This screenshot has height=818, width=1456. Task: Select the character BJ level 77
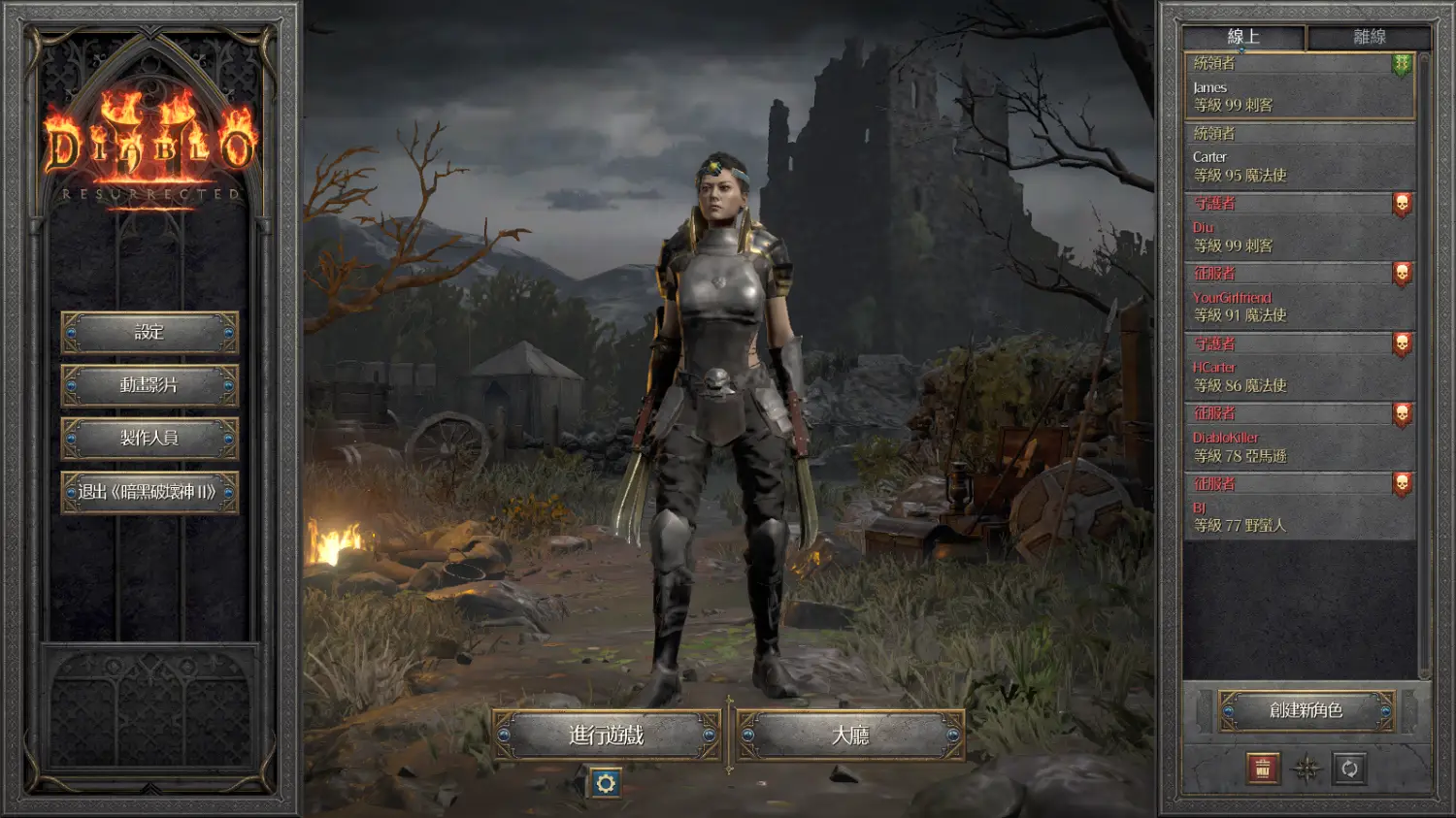pyautogui.click(x=1299, y=507)
